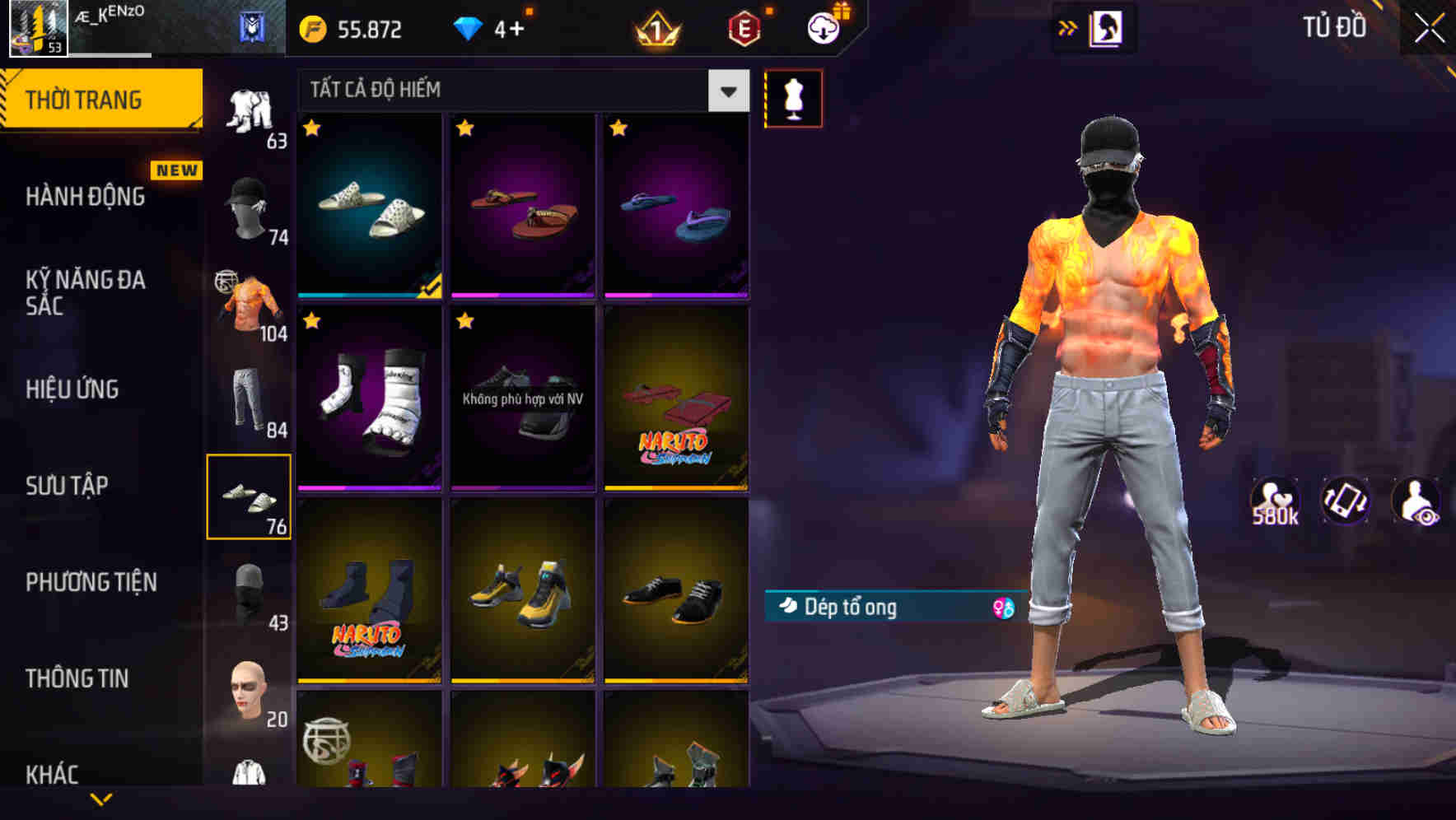Click the double-arrow collapse chevron near top right
Screen dimensions: 1456x820
pyautogui.click(x=1068, y=27)
